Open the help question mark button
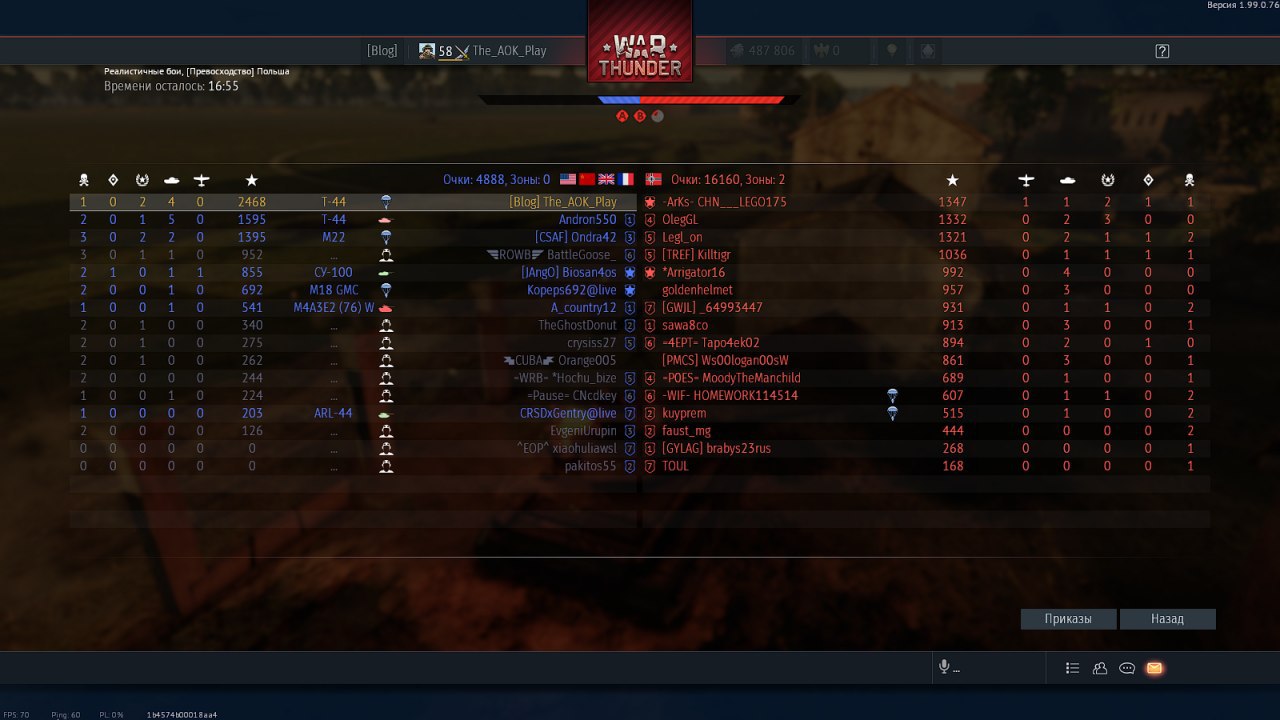The width and height of the screenshot is (1280, 720). click(1162, 51)
